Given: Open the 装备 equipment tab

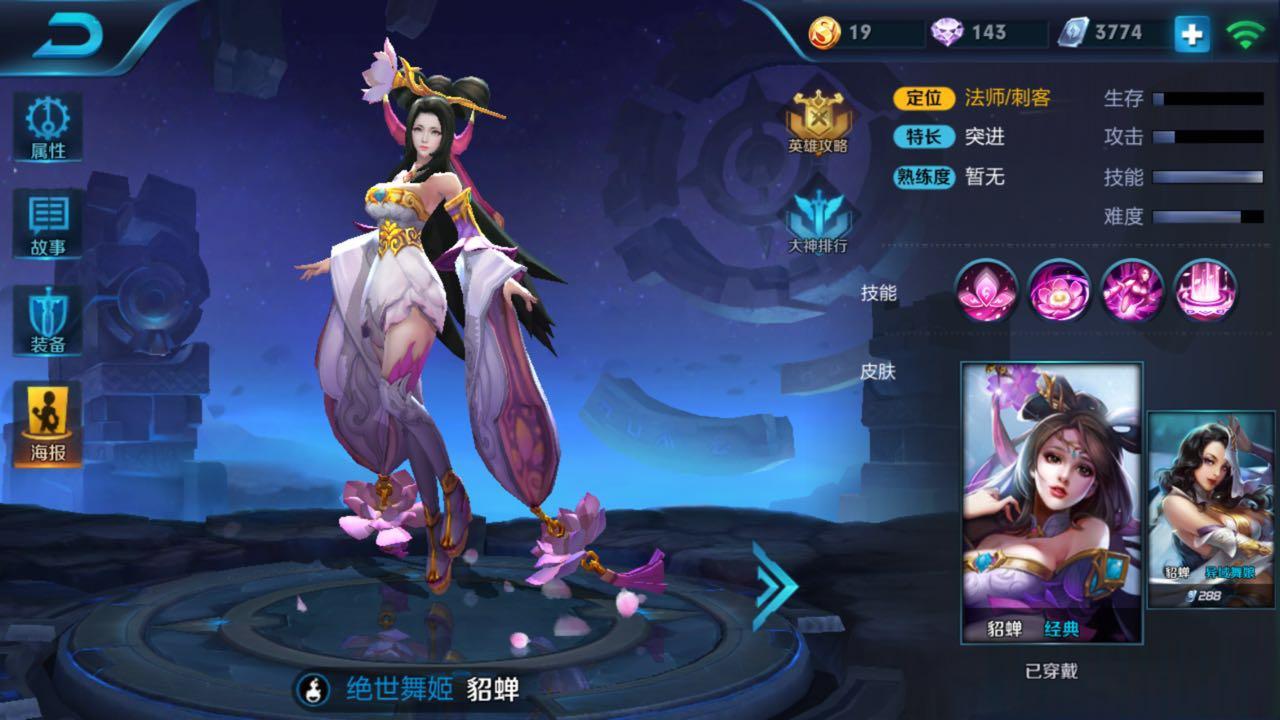Looking at the screenshot, I should point(47,322).
